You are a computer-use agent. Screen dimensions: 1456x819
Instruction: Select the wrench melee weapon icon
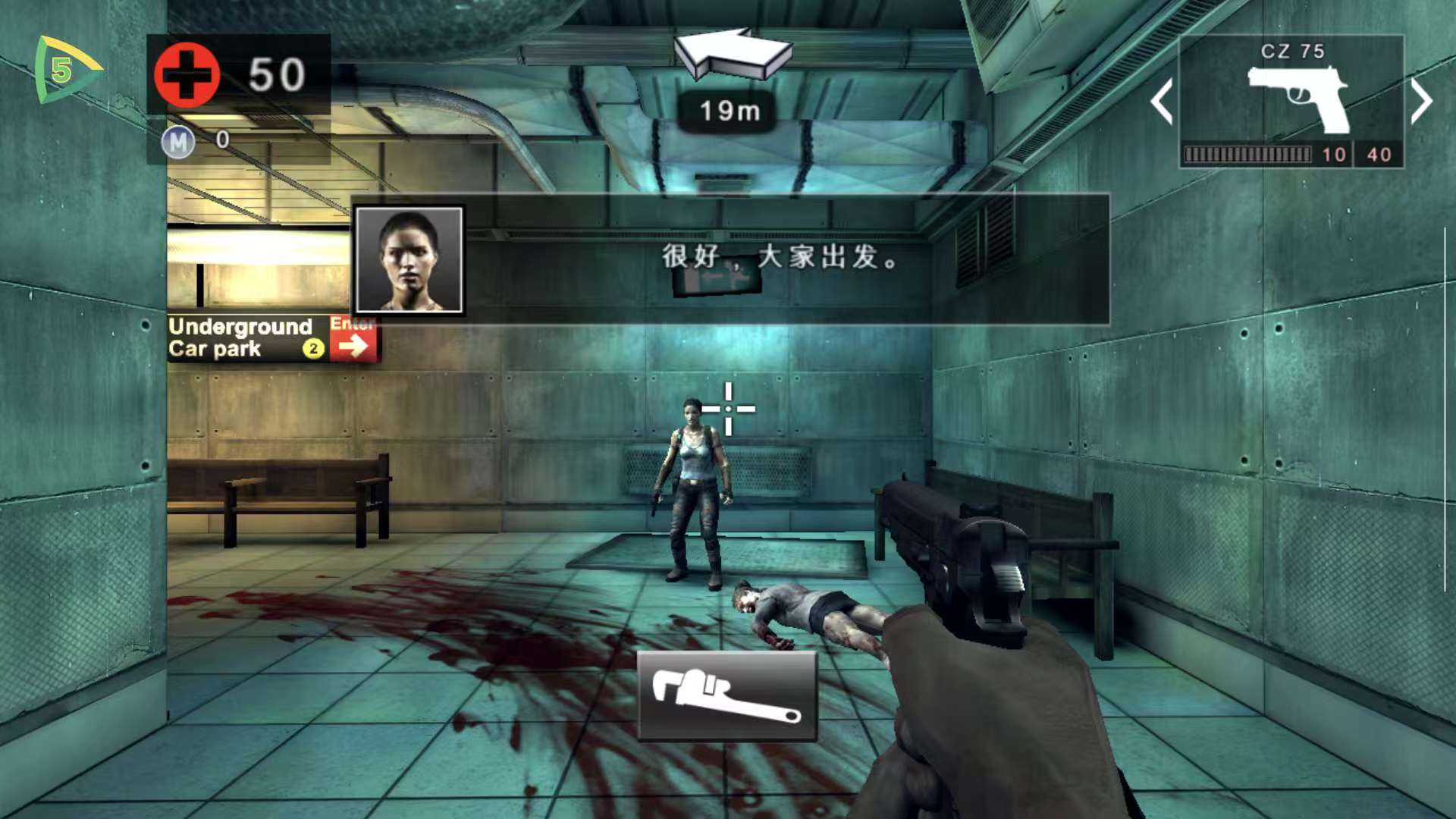728,695
